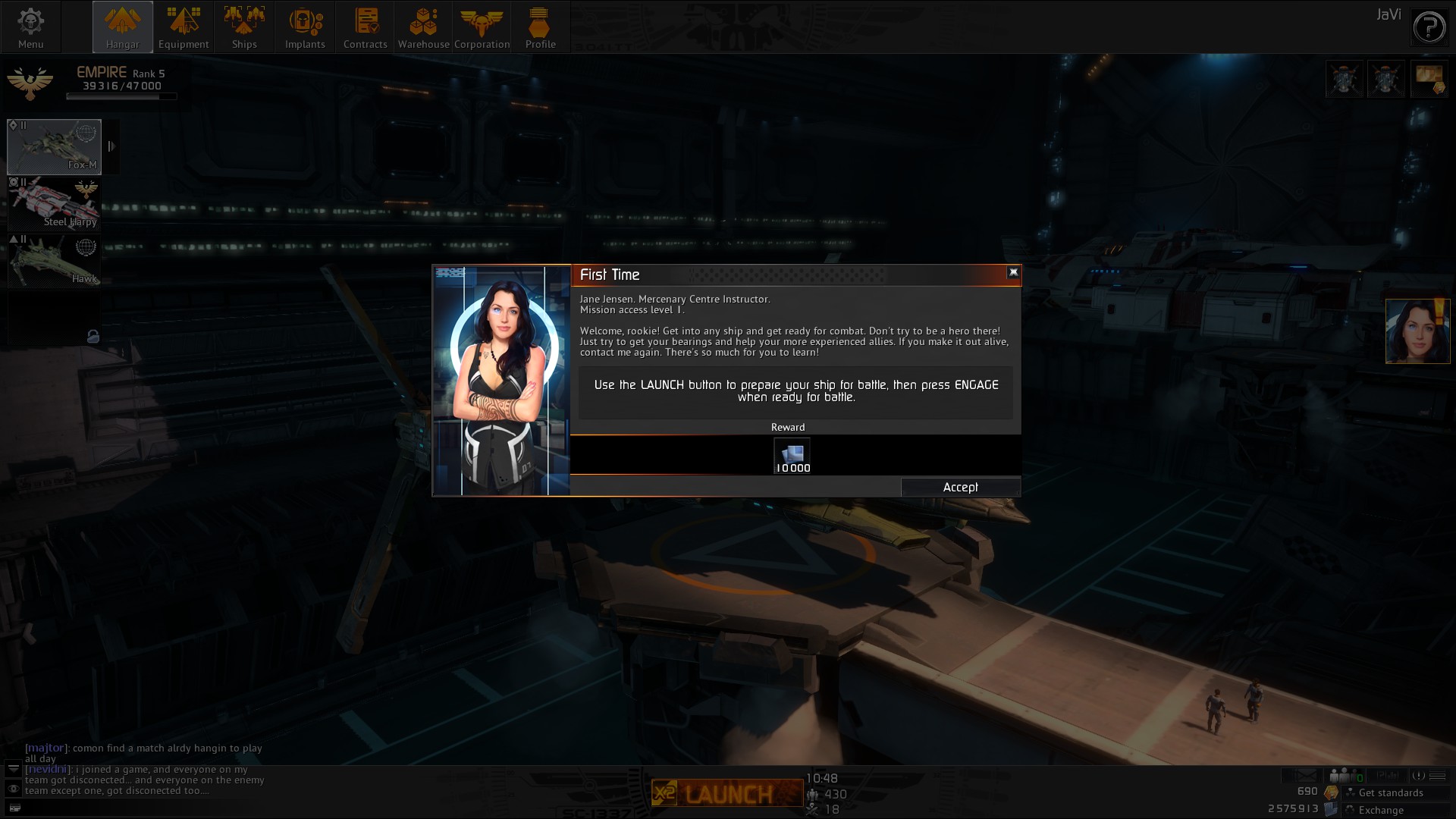This screenshot has width=1456, height=819.
Task: Show the Corporation tab
Action: pyautogui.click(x=482, y=27)
